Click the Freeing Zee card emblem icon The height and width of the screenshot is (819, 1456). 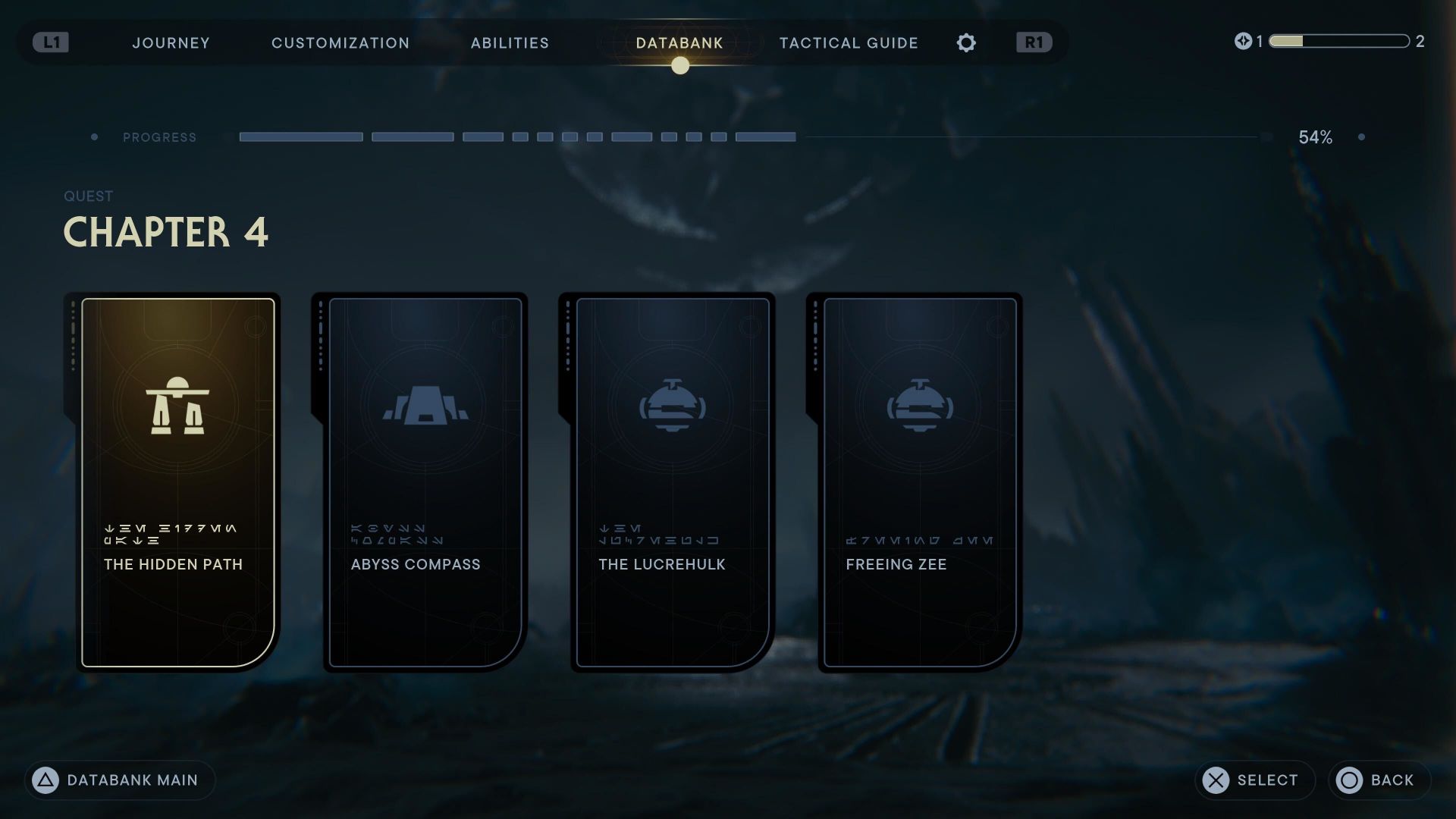[918, 404]
